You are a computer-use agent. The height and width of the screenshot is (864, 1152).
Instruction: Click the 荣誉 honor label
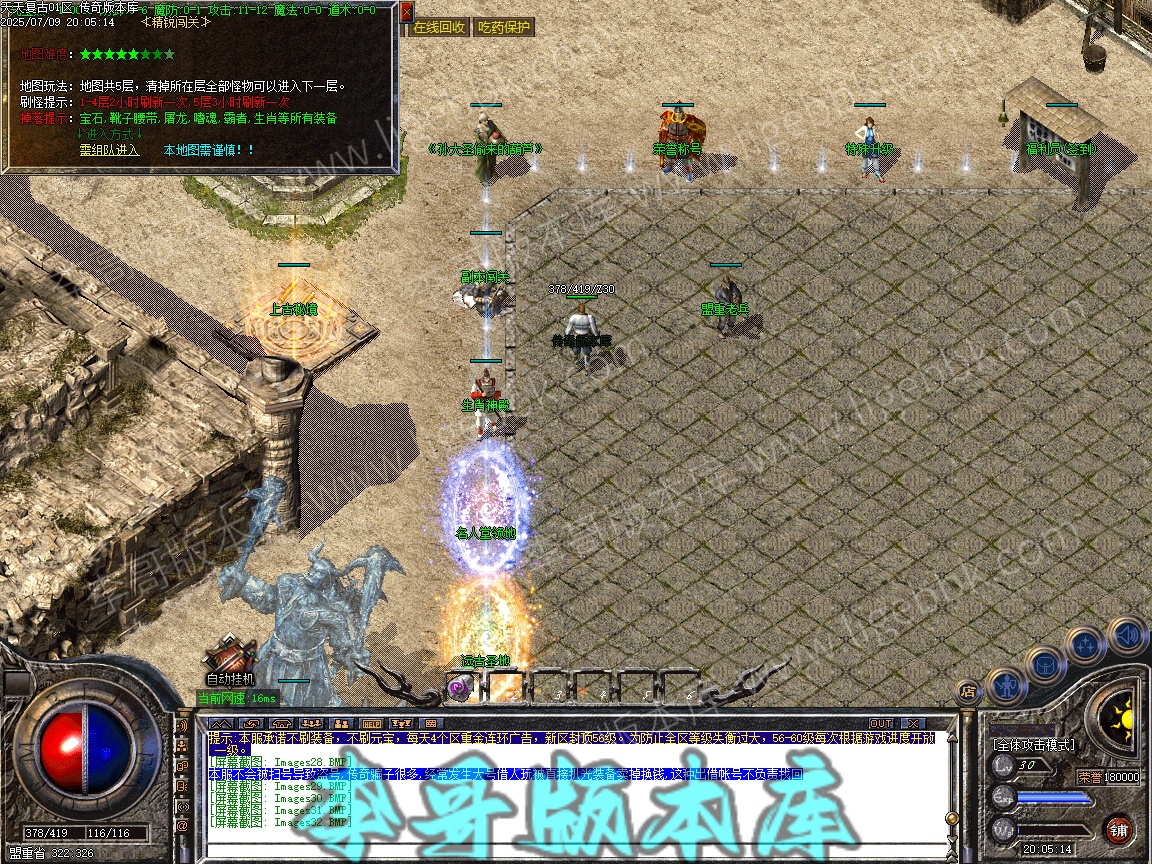(1089, 776)
